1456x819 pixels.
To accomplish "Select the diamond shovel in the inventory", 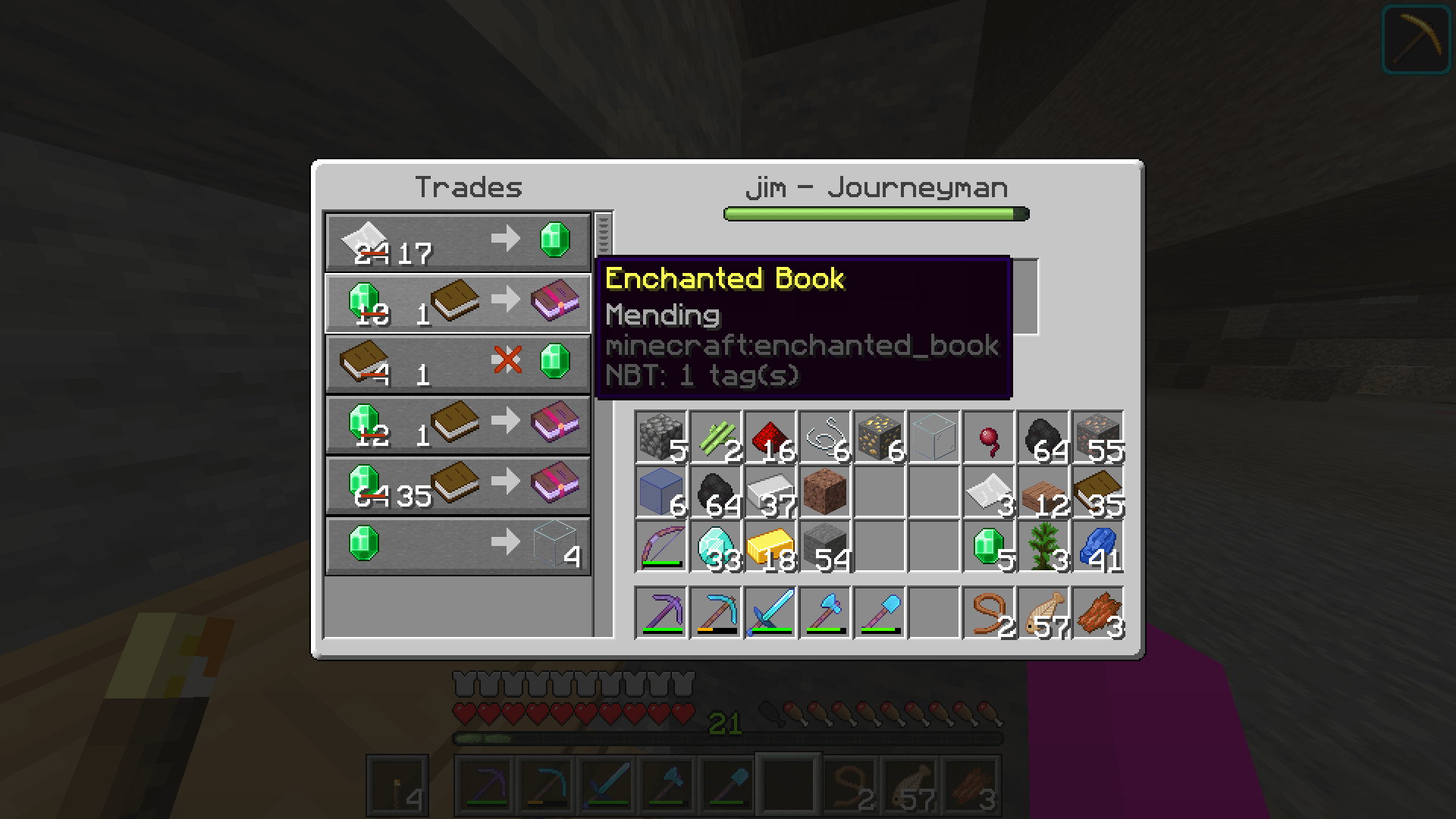I will pyautogui.click(x=880, y=613).
